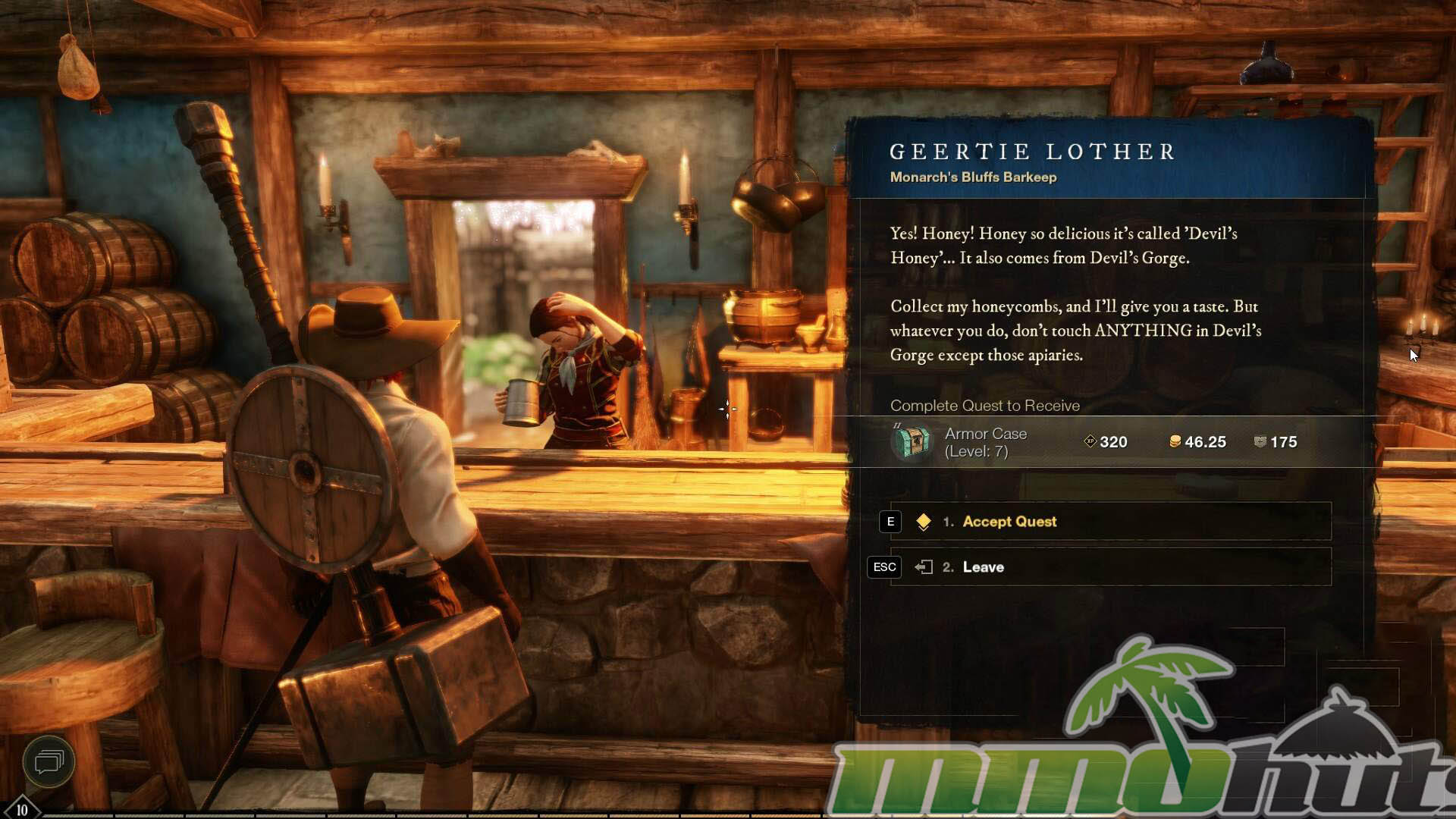Inspect the Armor Case reward icon
Screen dimensions: 1456x819
coord(912,441)
